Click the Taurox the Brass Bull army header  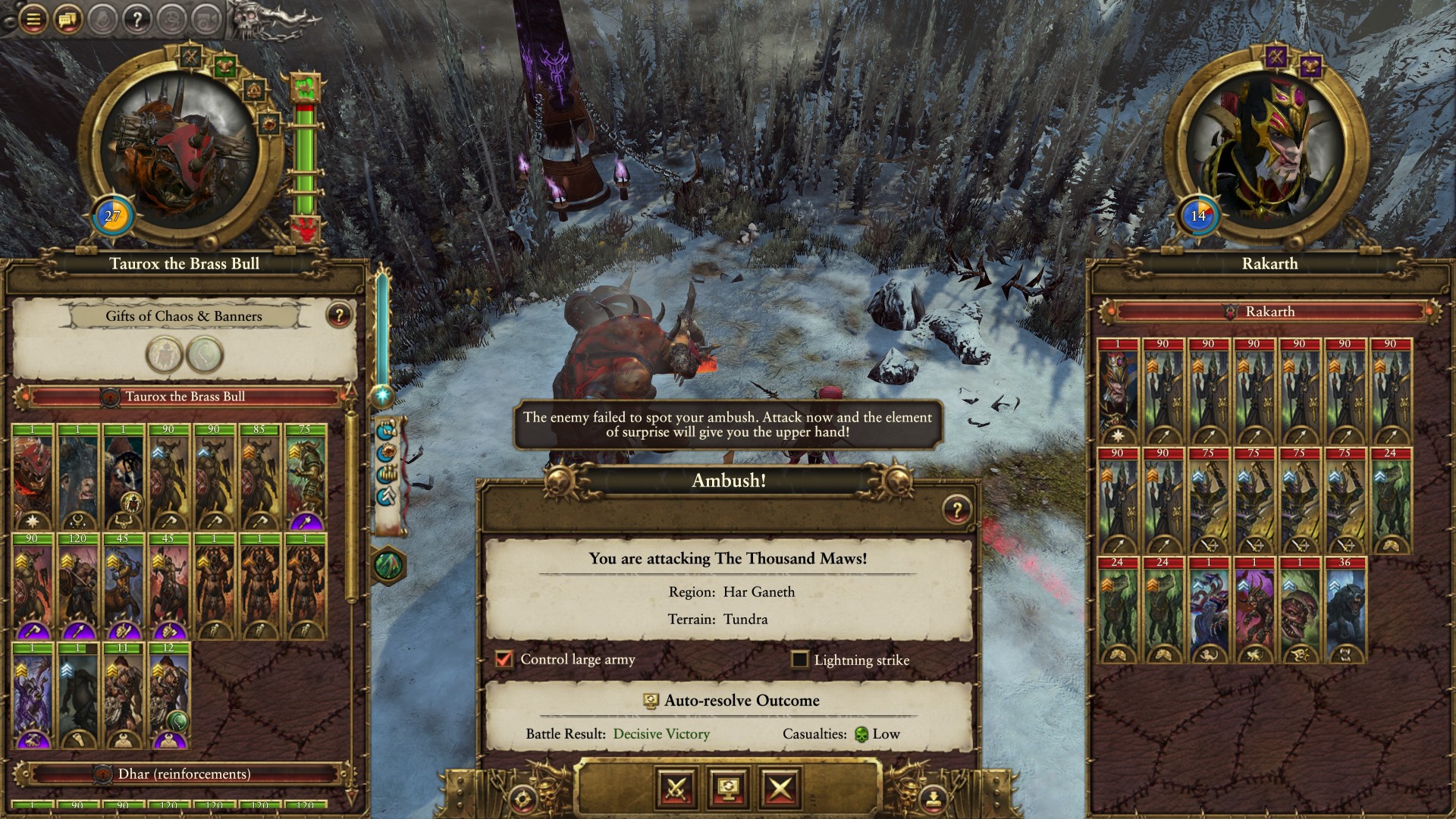184,397
